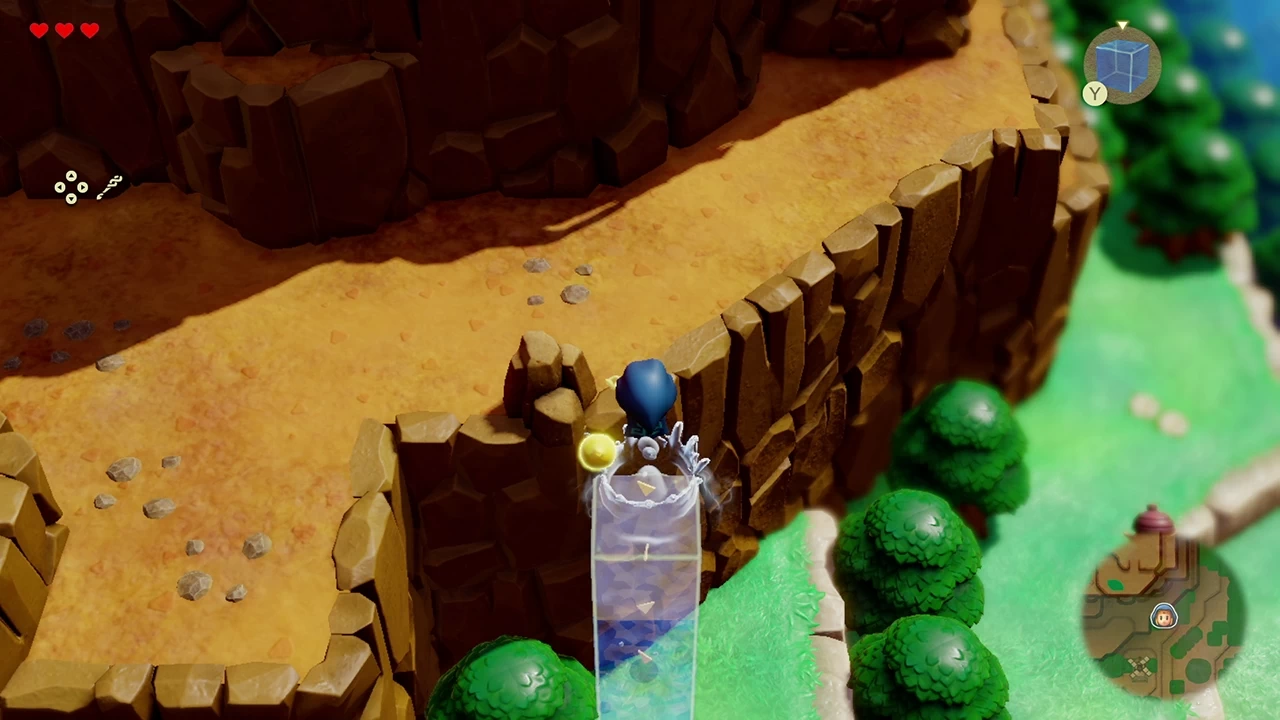Click the Y button label on the item icon

pyautogui.click(x=1095, y=95)
